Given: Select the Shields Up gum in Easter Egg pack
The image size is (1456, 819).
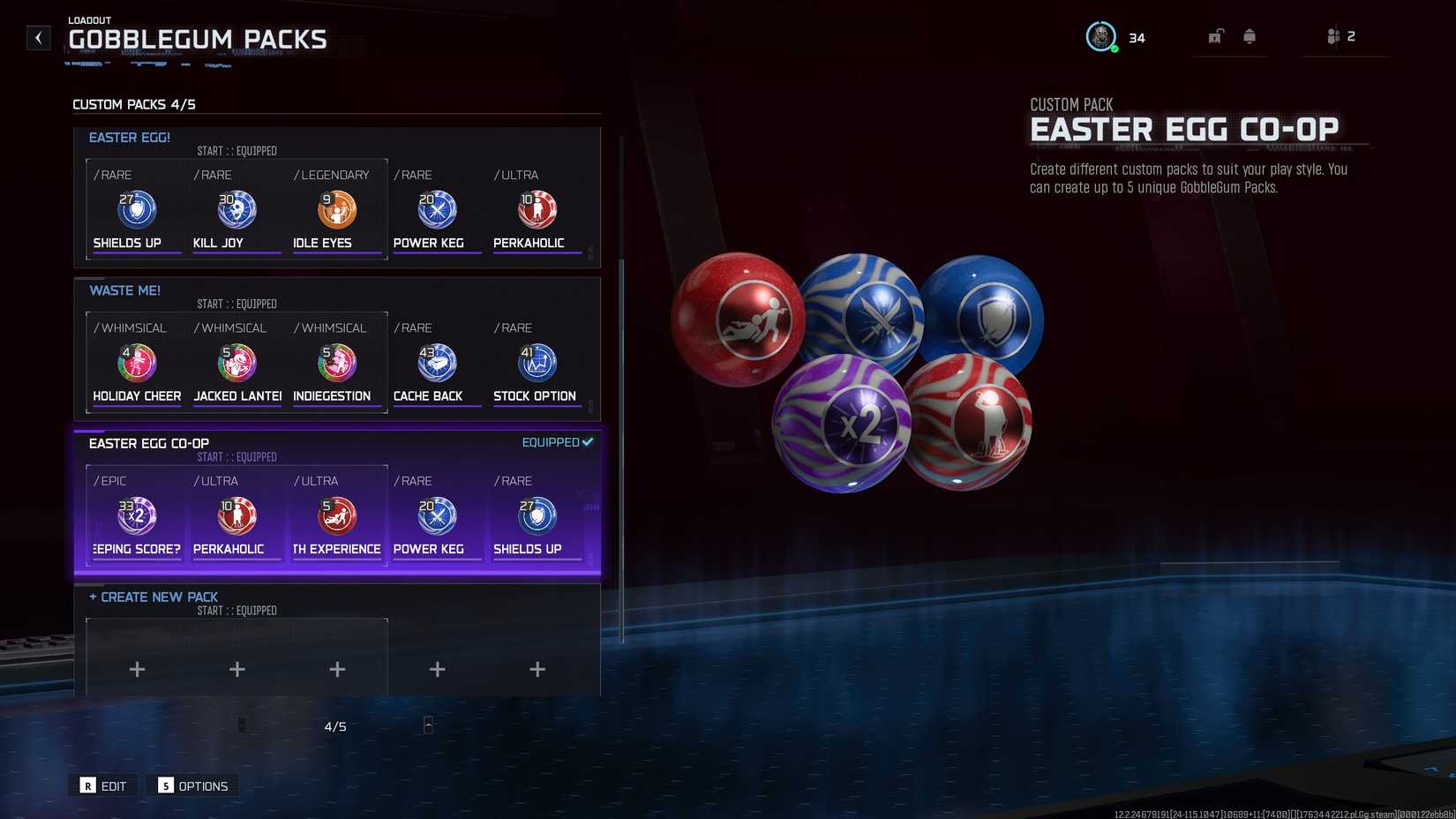Looking at the screenshot, I should click(x=135, y=209).
